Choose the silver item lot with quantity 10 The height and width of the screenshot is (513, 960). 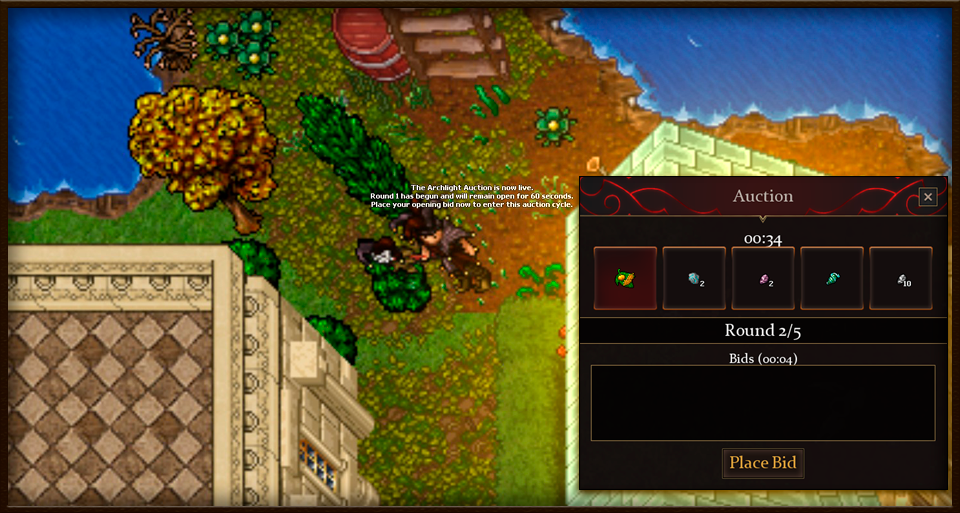(x=900, y=278)
